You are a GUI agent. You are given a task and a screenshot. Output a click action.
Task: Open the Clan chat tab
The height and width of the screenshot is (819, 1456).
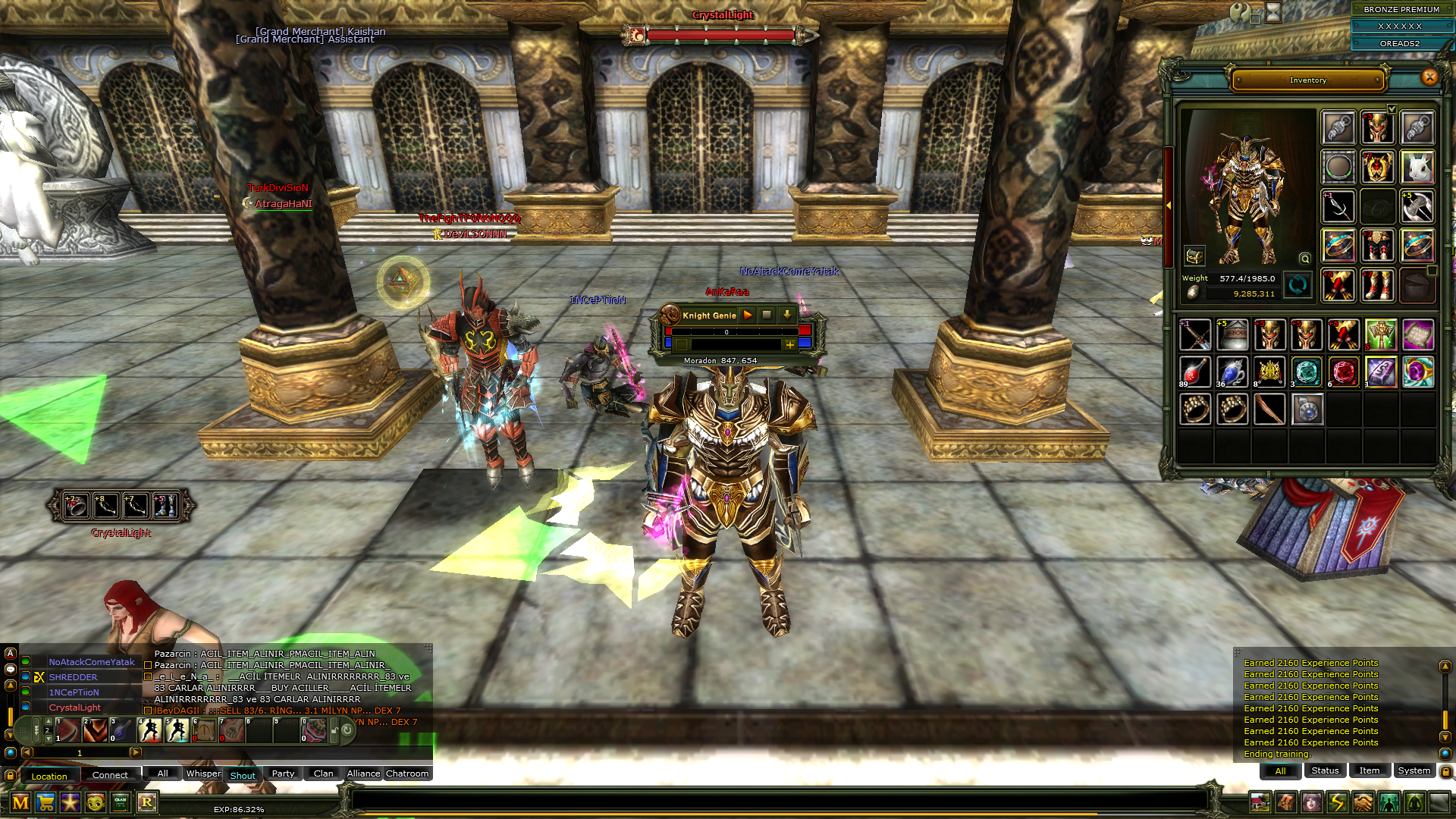323,773
